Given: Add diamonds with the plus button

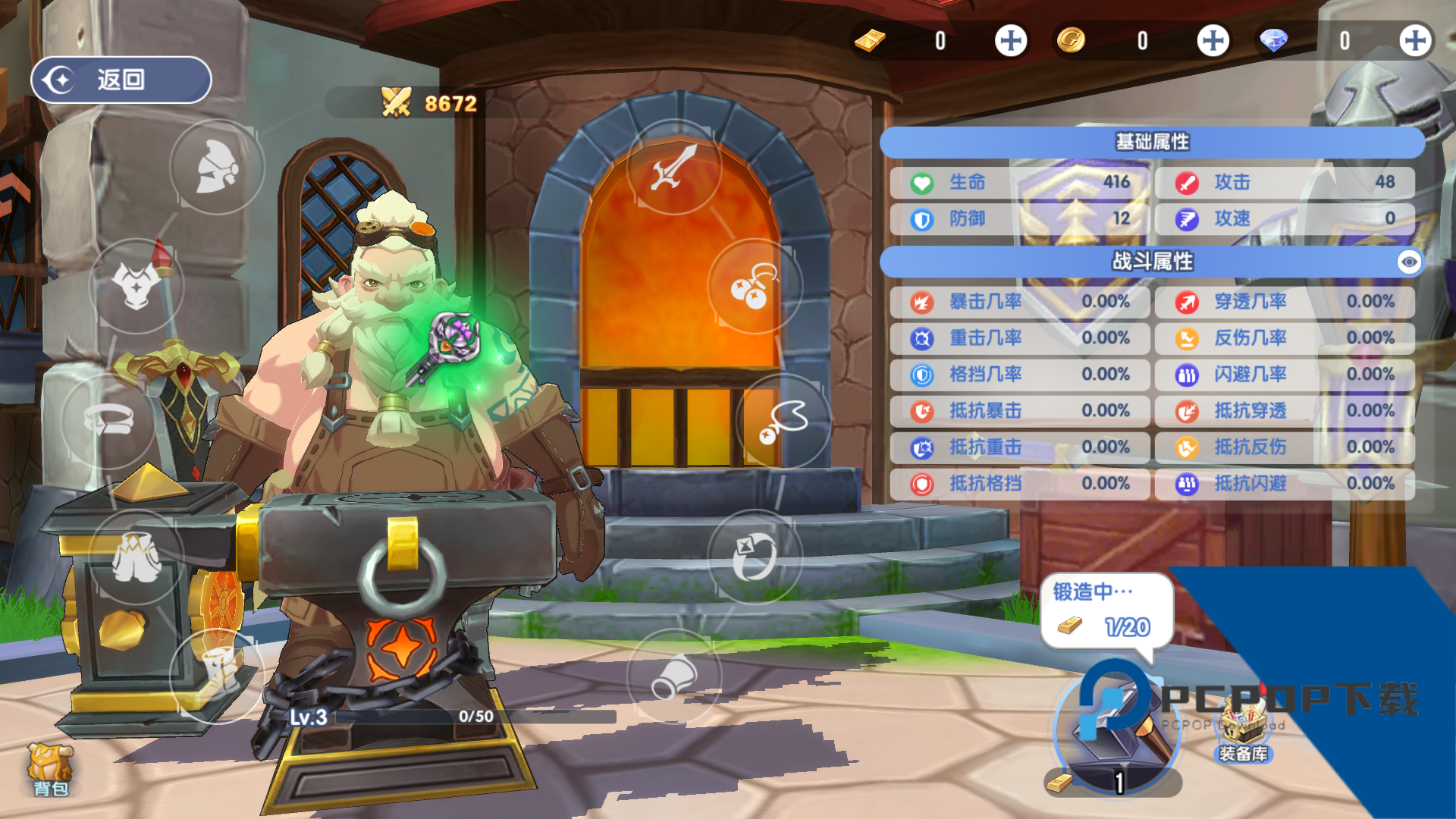Looking at the screenshot, I should pos(1415,41).
